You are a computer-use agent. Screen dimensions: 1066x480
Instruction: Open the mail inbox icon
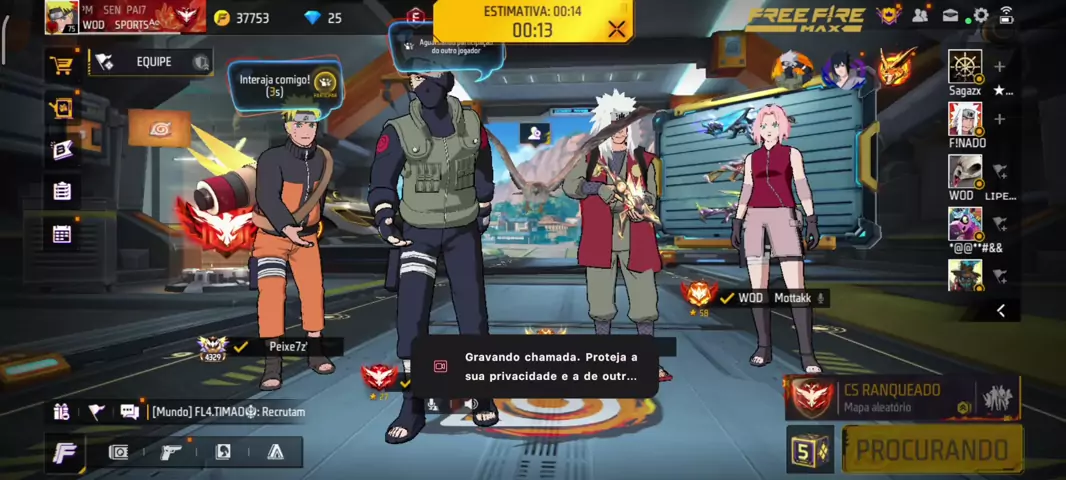point(950,15)
